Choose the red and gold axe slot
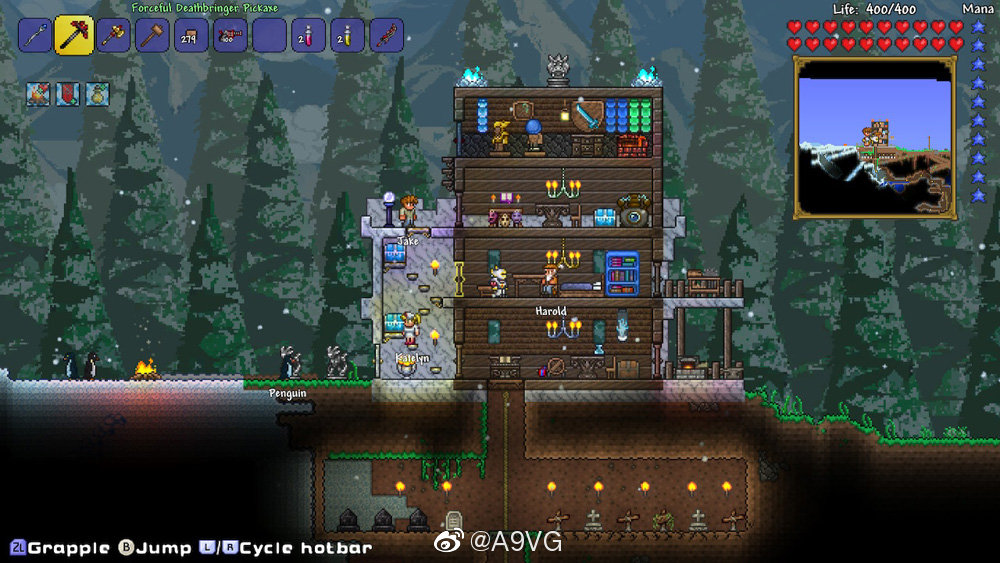This screenshot has width=1000, height=563. (114, 36)
